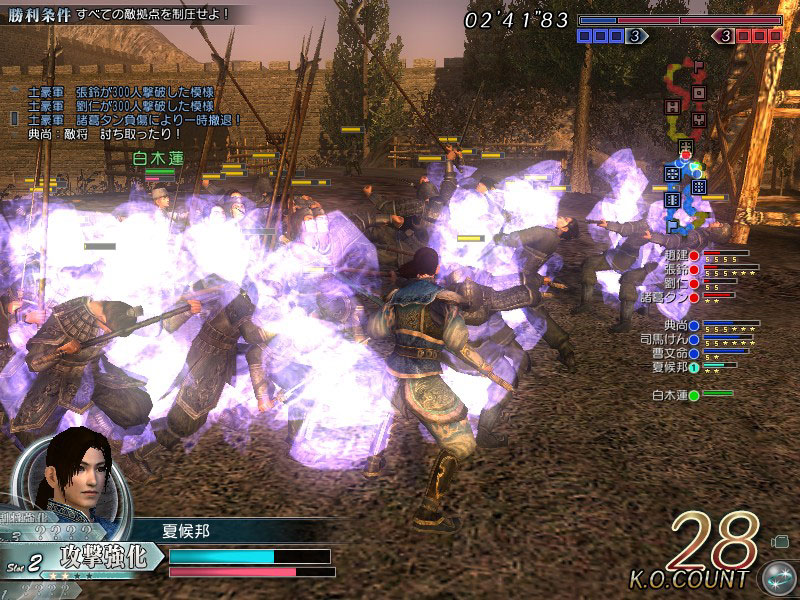Select the character portrait of 夏候邦
The image size is (800, 600).
(75, 475)
